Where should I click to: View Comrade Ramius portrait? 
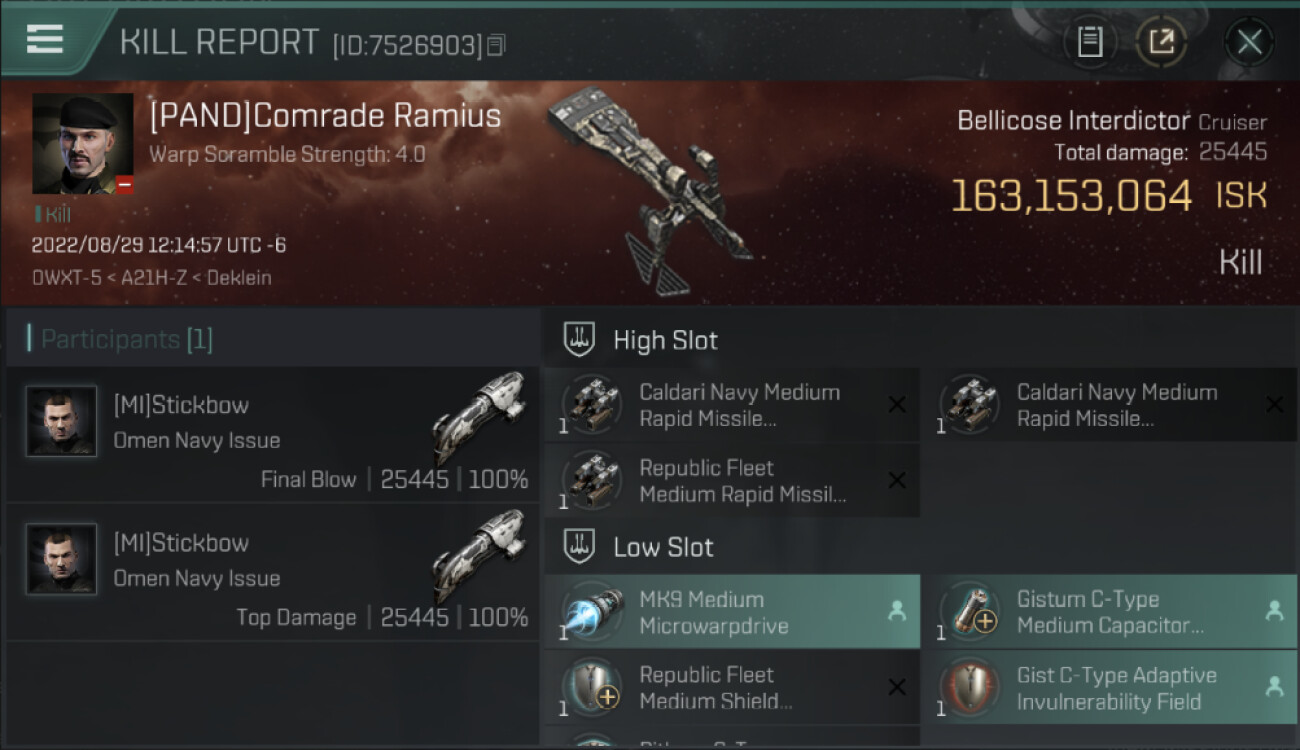[82, 143]
